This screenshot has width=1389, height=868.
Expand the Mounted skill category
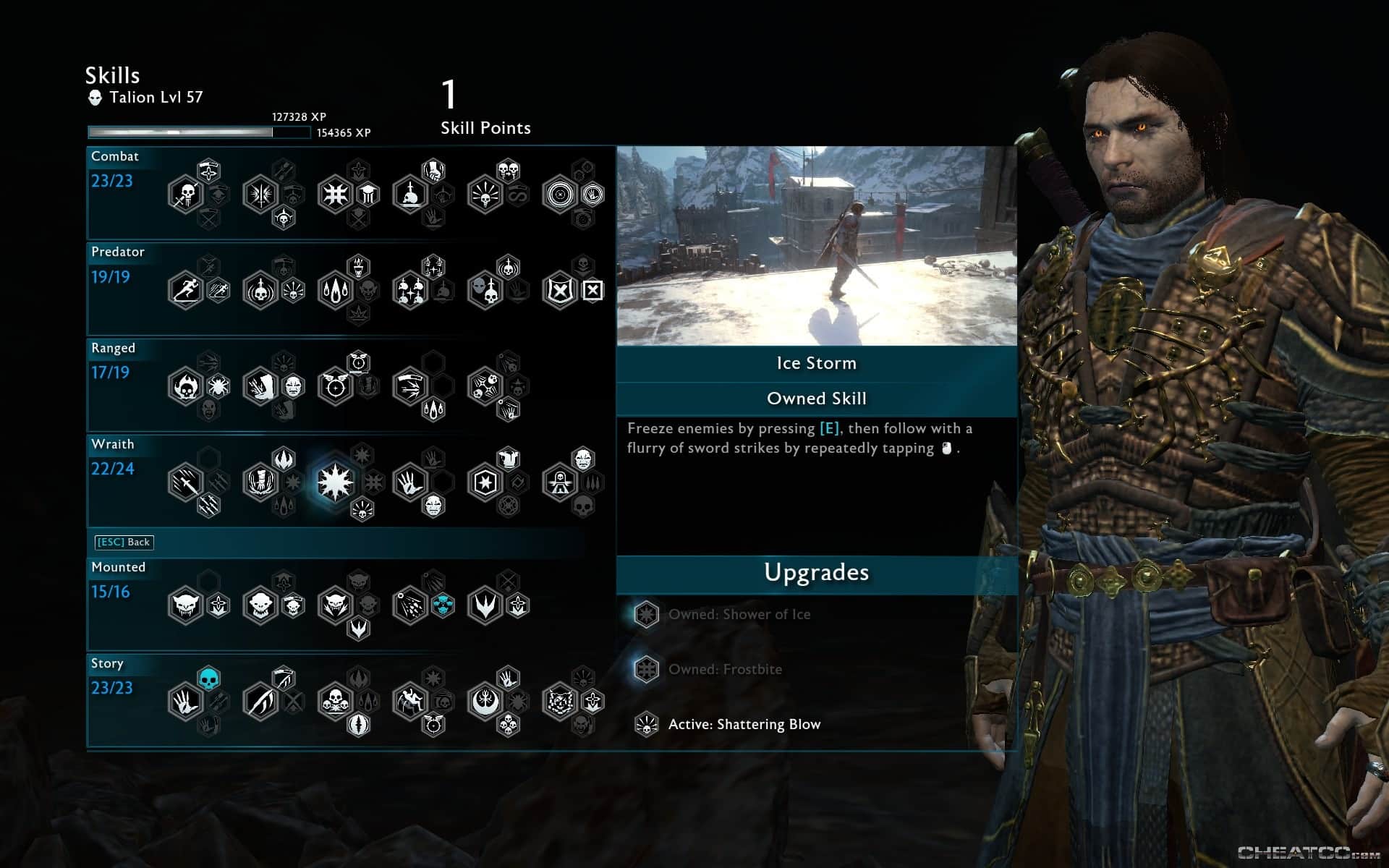pyautogui.click(x=118, y=567)
